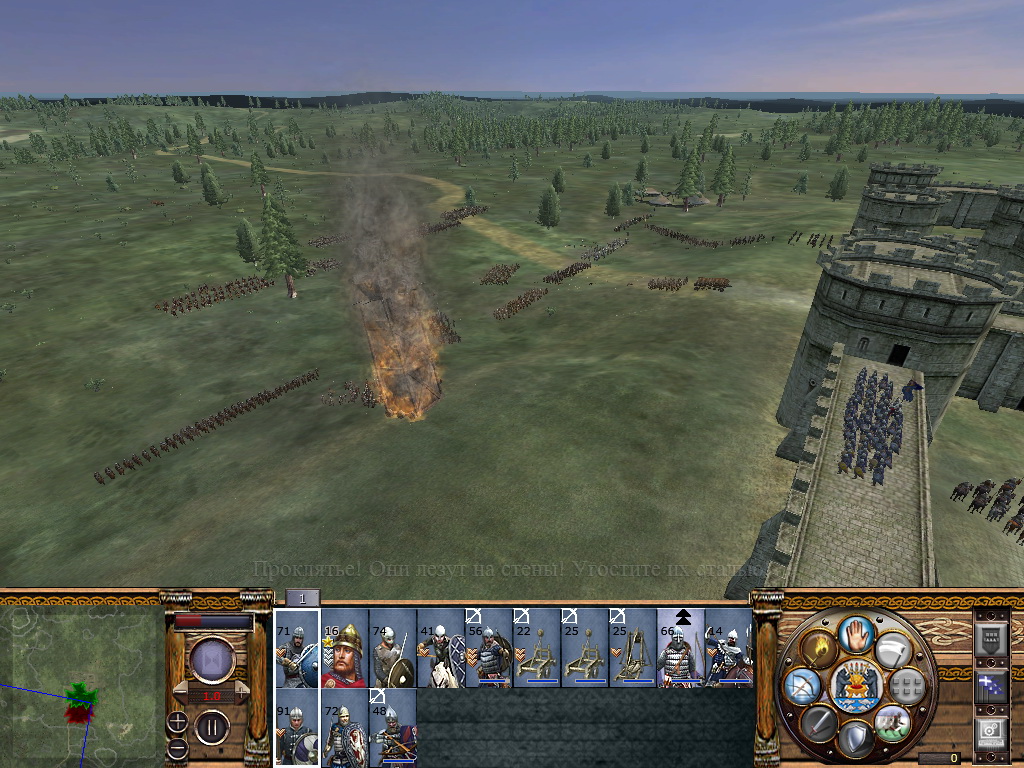Select the horse archer card with 14 men
The width and height of the screenshot is (1024, 768).
pyautogui.click(x=729, y=648)
